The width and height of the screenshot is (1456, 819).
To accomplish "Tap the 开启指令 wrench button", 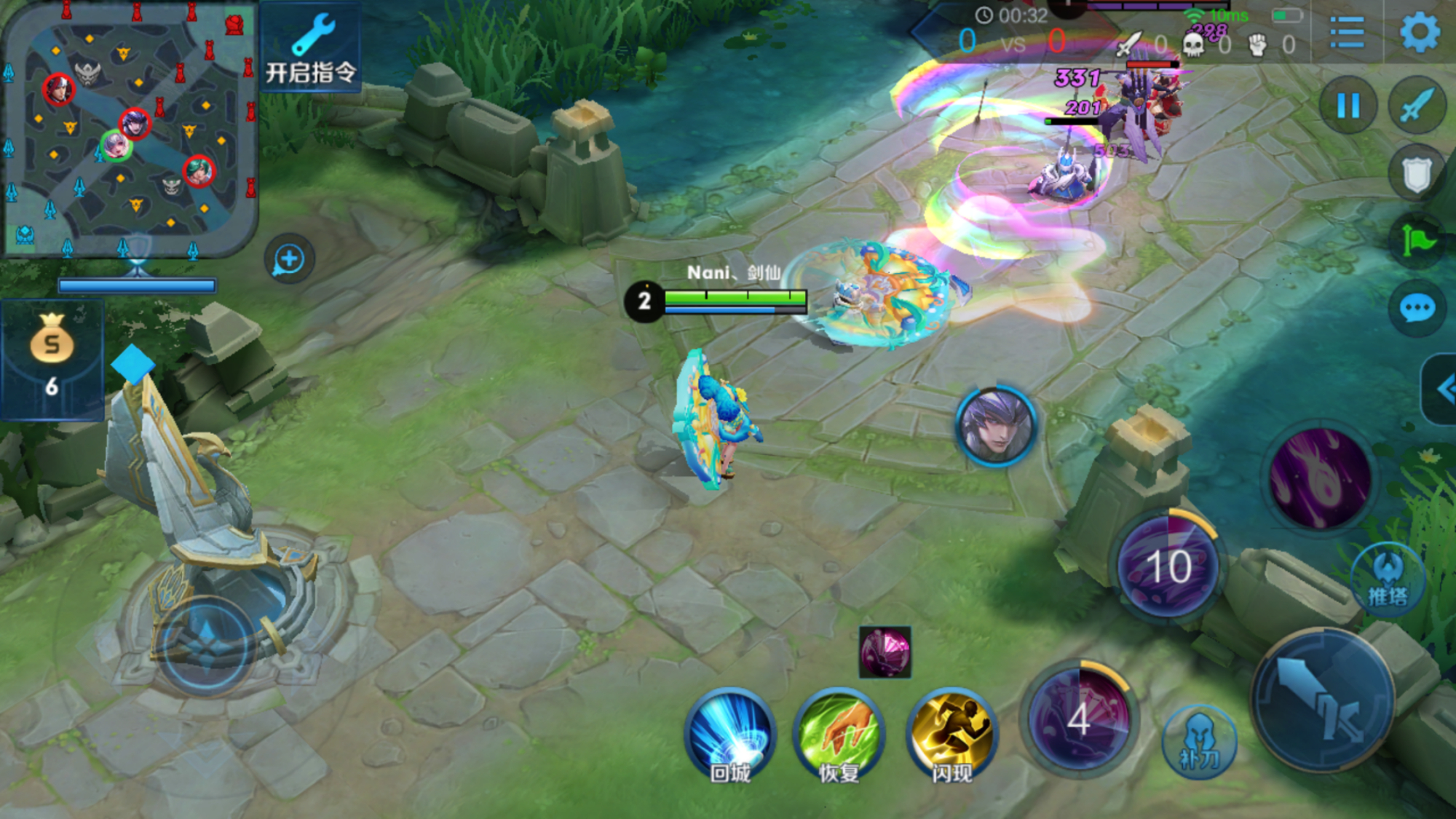I will click(x=311, y=49).
